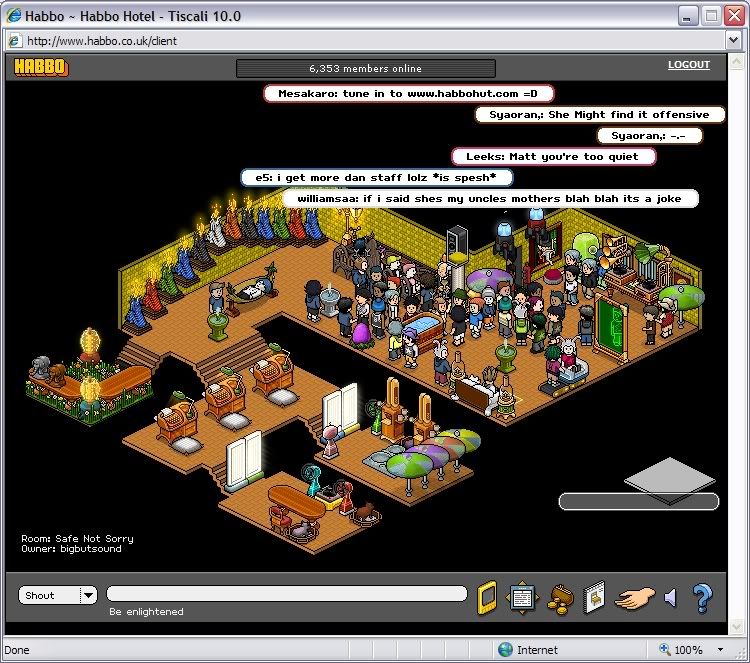Toggle sound with the speaker icon
The width and height of the screenshot is (750, 663).
click(670, 597)
